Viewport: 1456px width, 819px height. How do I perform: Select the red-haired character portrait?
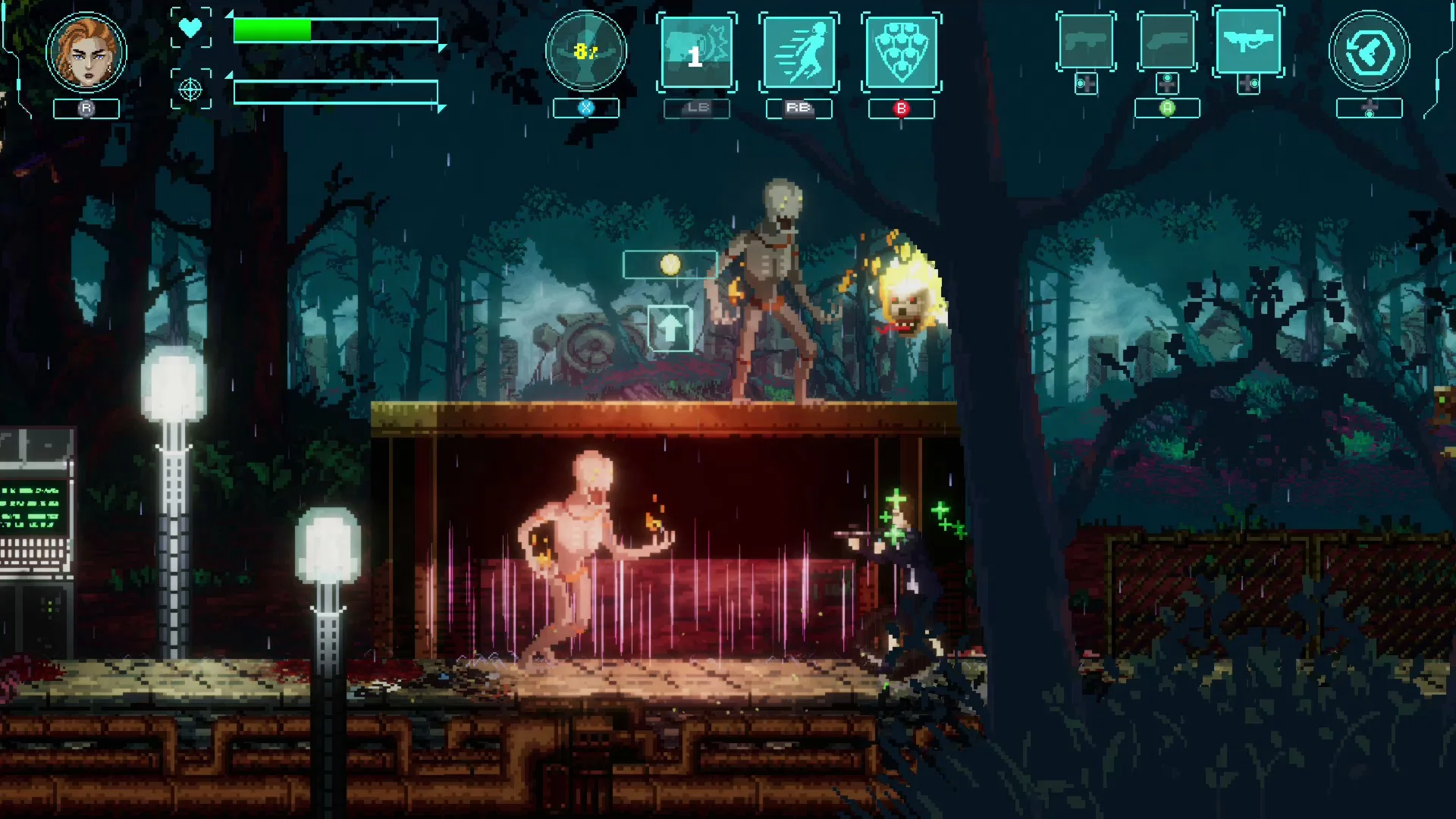(x=86, y=52)
